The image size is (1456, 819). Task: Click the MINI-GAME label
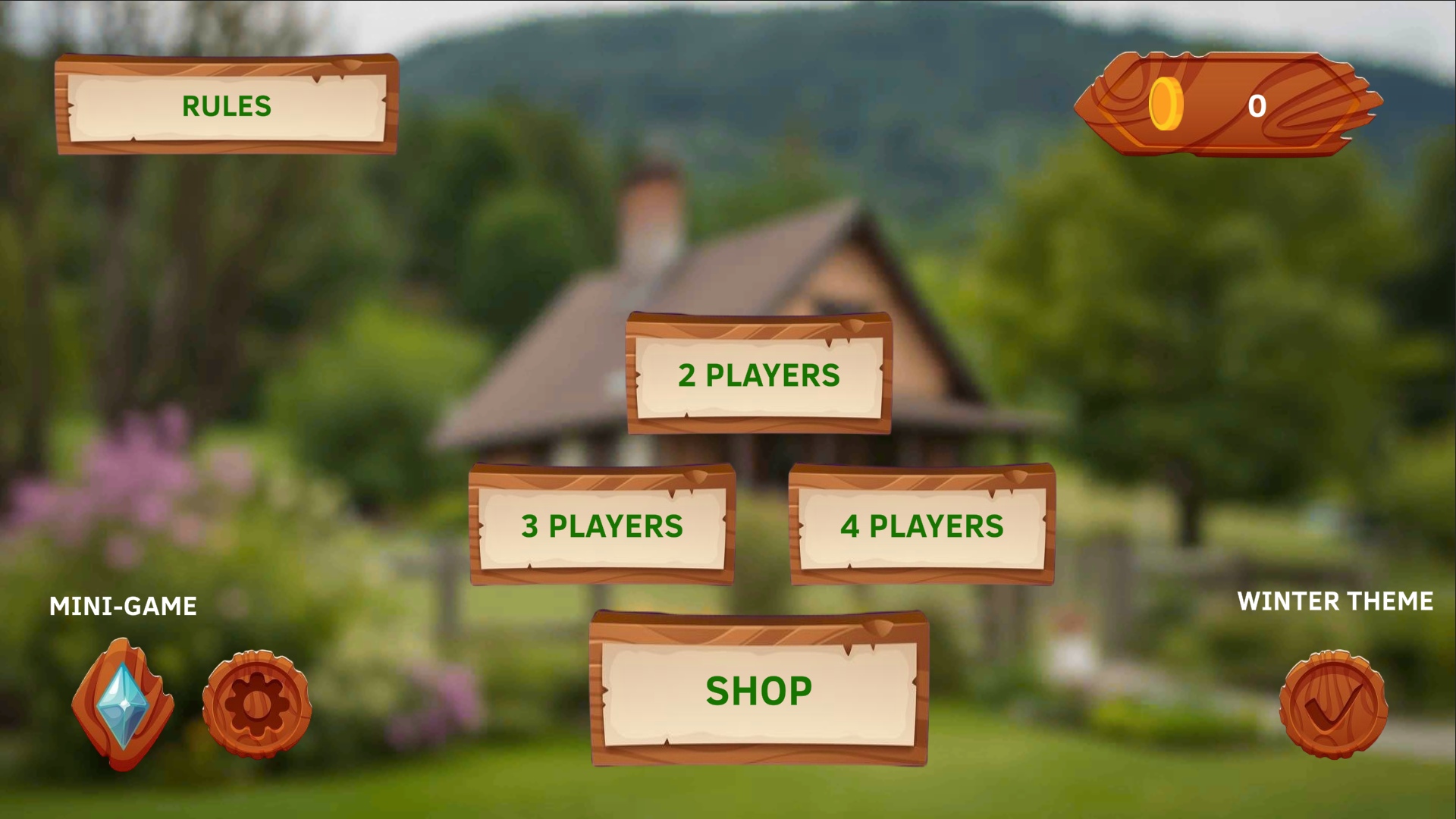point(123,607)
